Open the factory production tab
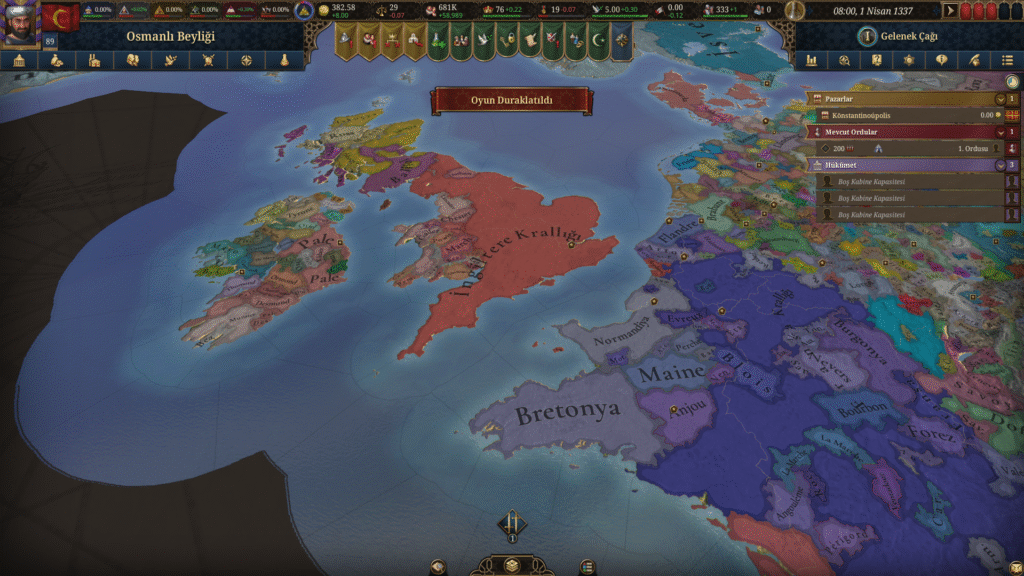The width and height of the screenshot is (1024, 576). point(94,60)
